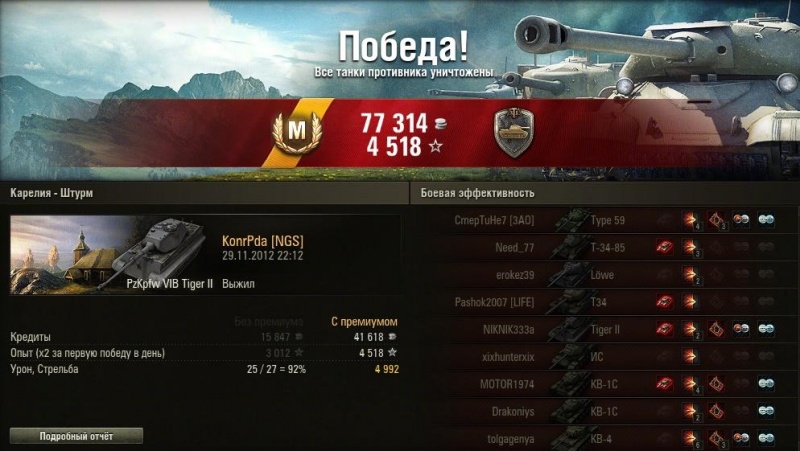Select the Need_77 T-34-85 row
This screenshot has width=800, height=451.
coord(600,247)
